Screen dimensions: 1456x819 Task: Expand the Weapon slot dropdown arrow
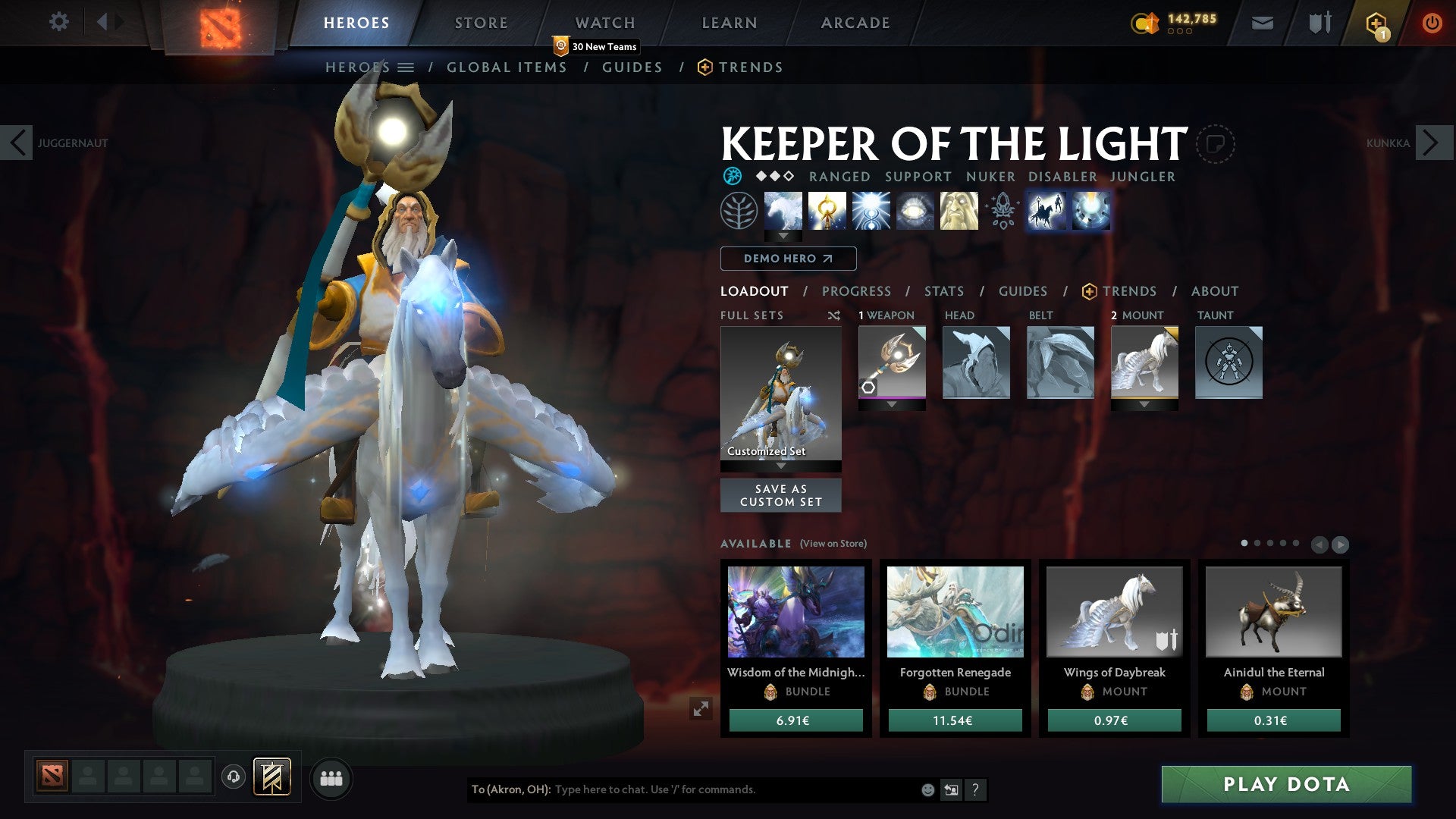click(x=892, y=404)
